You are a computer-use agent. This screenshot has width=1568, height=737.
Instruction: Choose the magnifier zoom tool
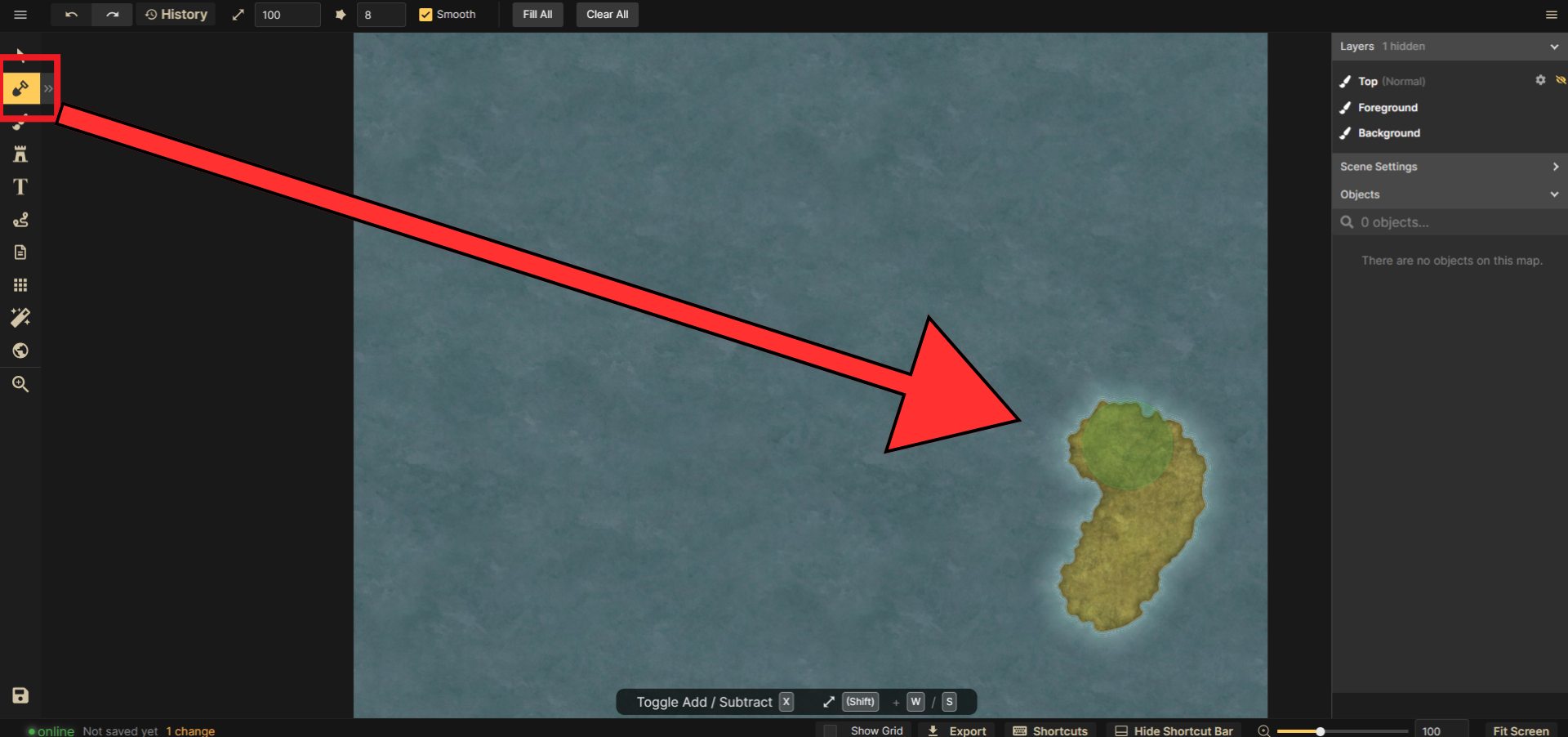tap(20, 384)
